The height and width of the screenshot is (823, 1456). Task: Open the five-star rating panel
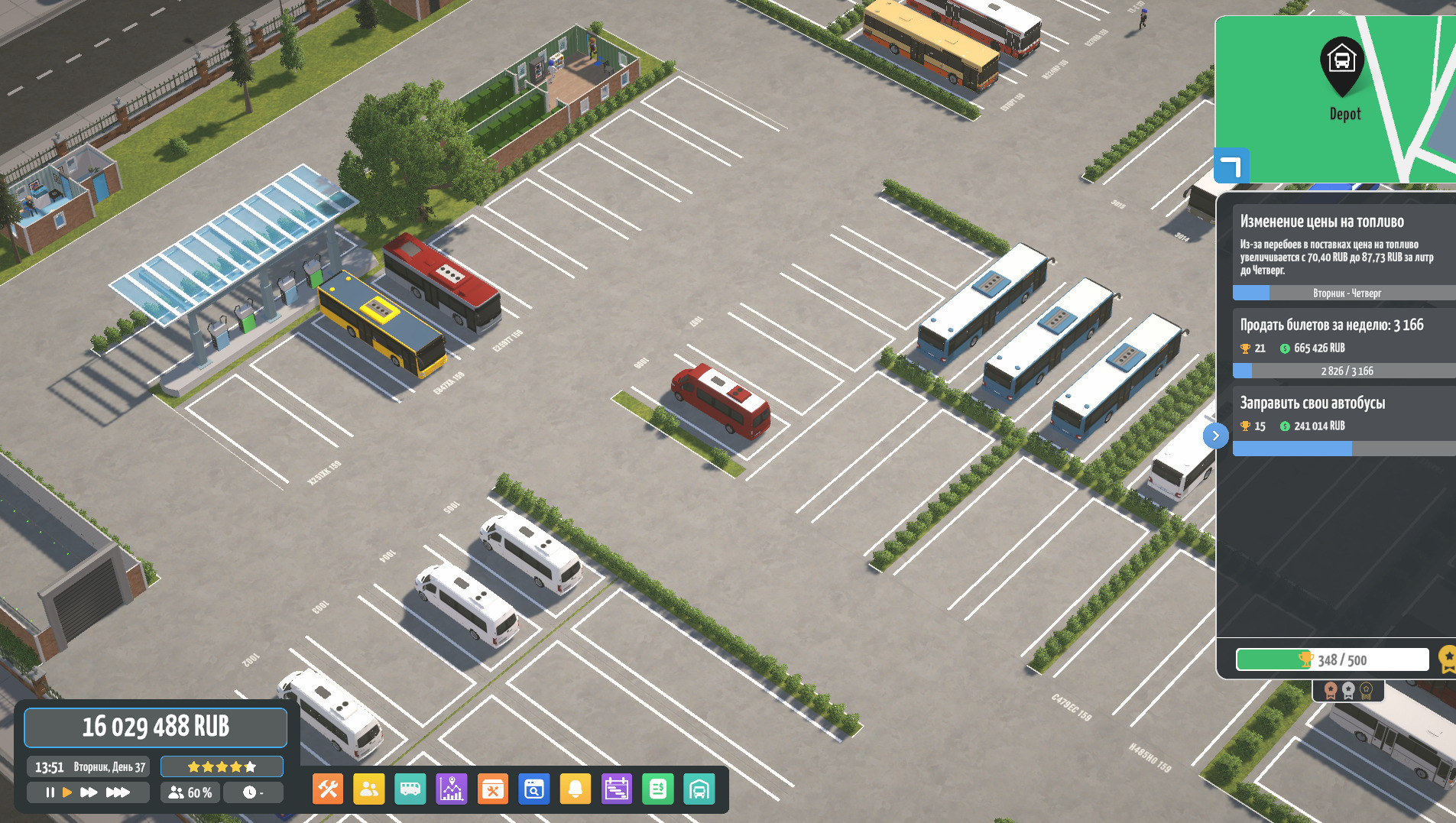[x=222, y=766]
